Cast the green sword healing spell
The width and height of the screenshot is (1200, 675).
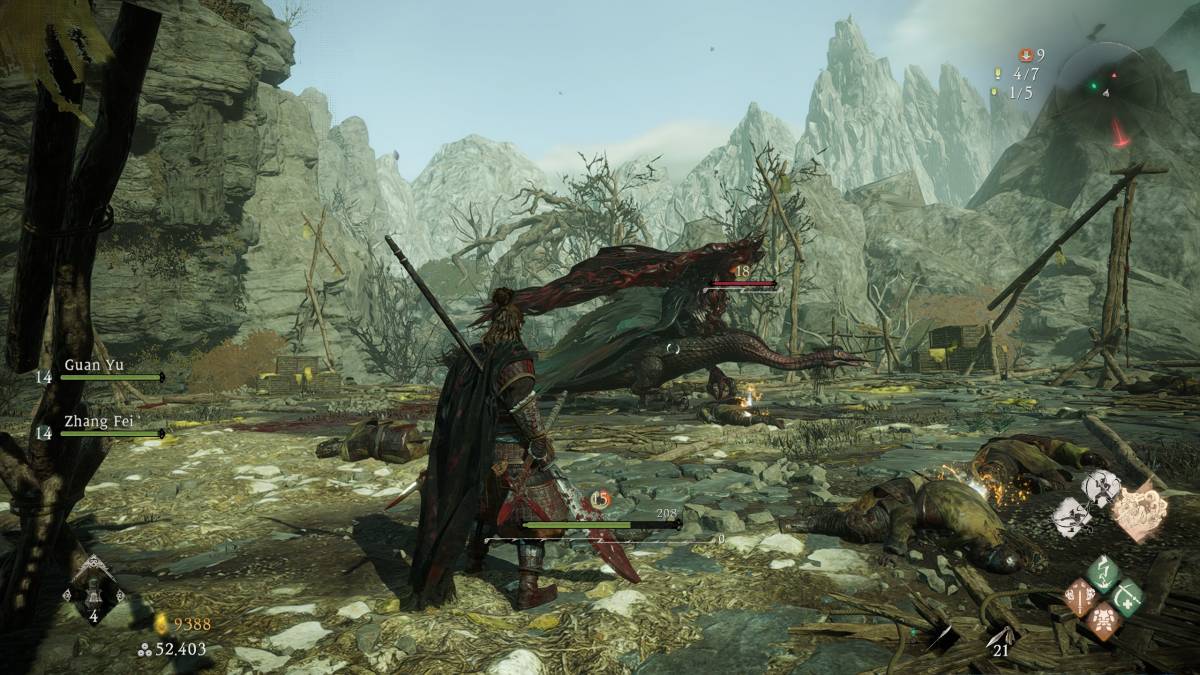point(1128,595)
